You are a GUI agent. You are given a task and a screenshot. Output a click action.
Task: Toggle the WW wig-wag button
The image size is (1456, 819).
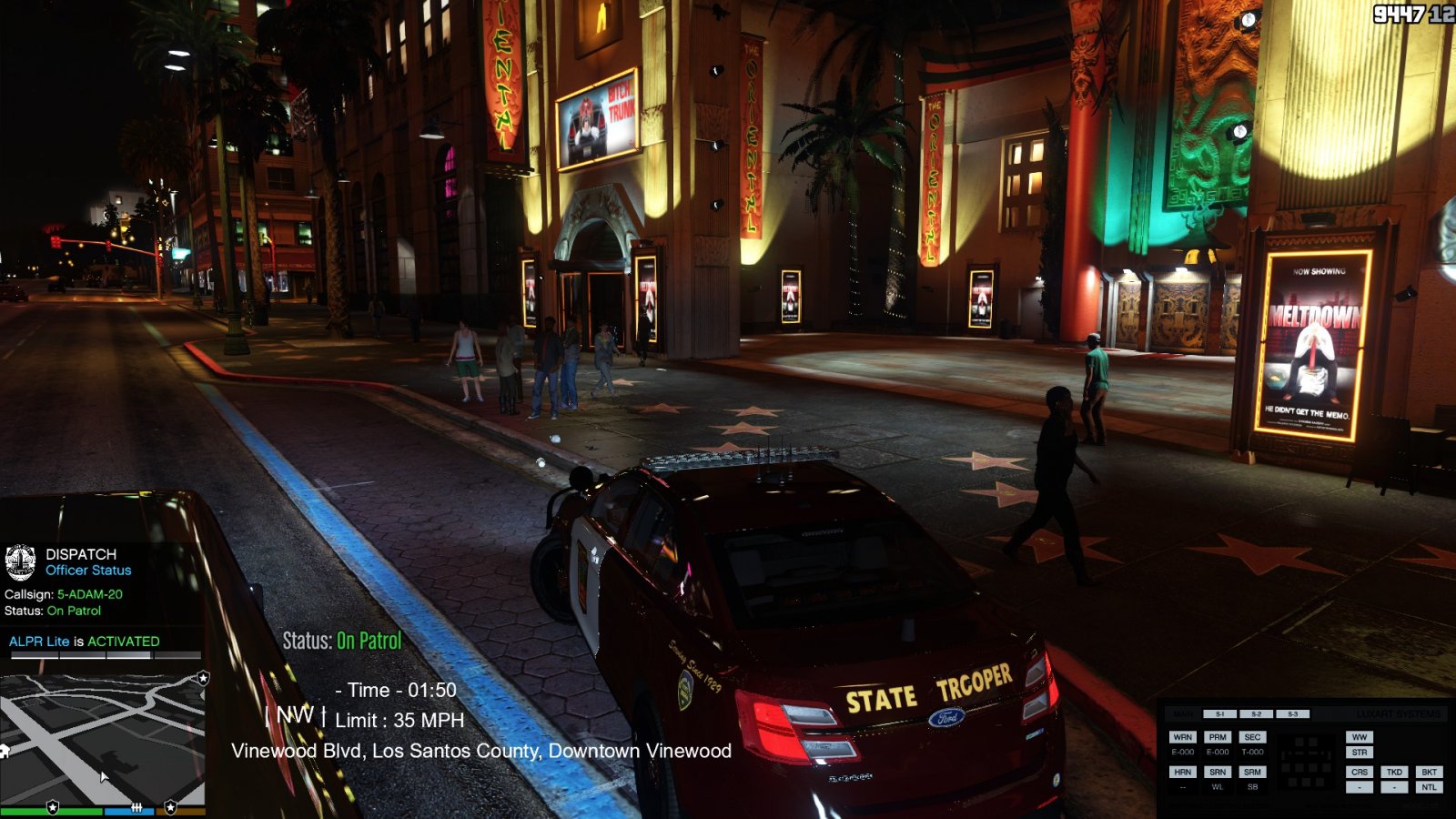1360,737
